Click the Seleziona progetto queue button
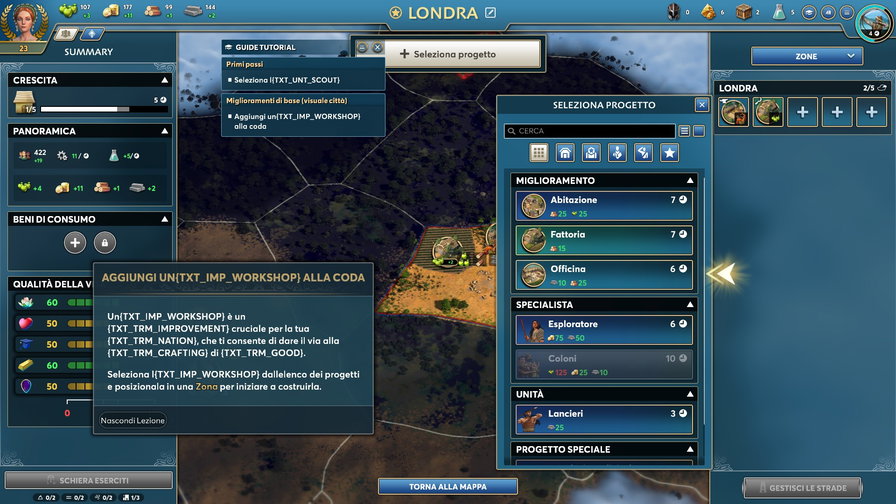Screen dimensions: 896x504 [447, 54]
